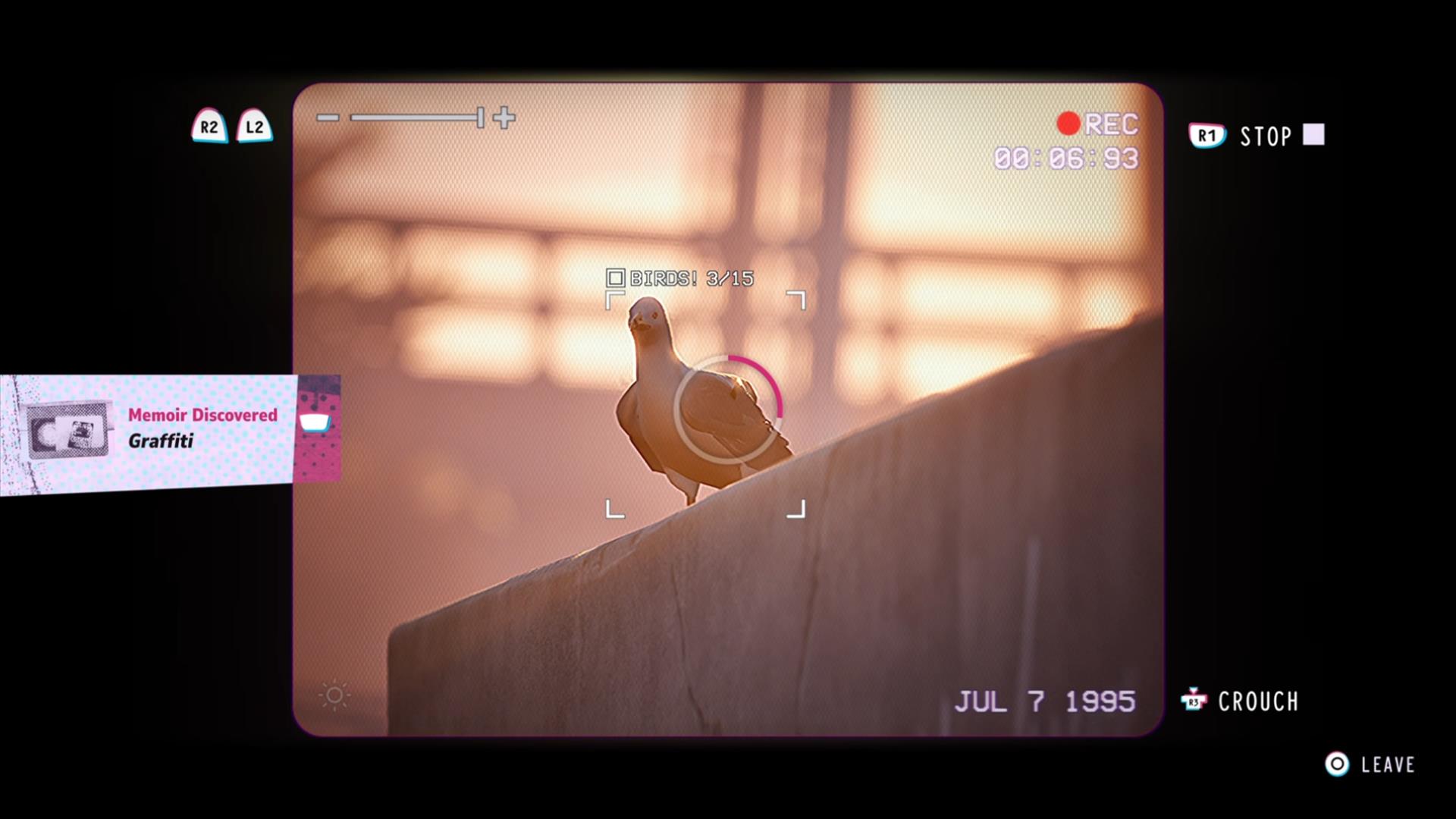This screenshot has width=1456, height=819.
Task: Click the red REC indicator
Action: [x=1099, y=124]
